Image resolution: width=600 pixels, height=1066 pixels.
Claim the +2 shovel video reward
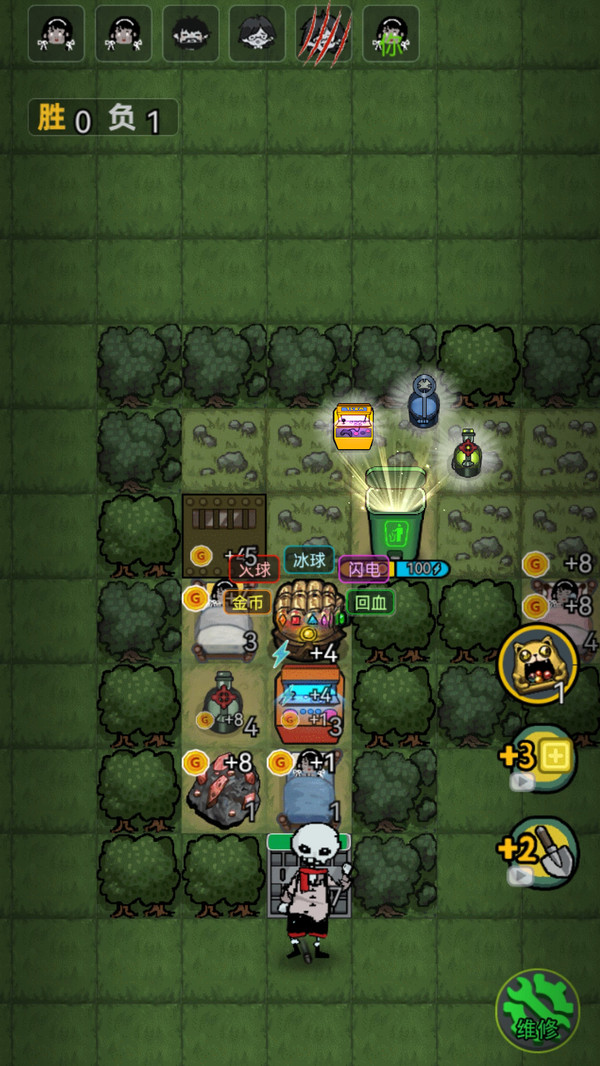(x=541, y=853)
